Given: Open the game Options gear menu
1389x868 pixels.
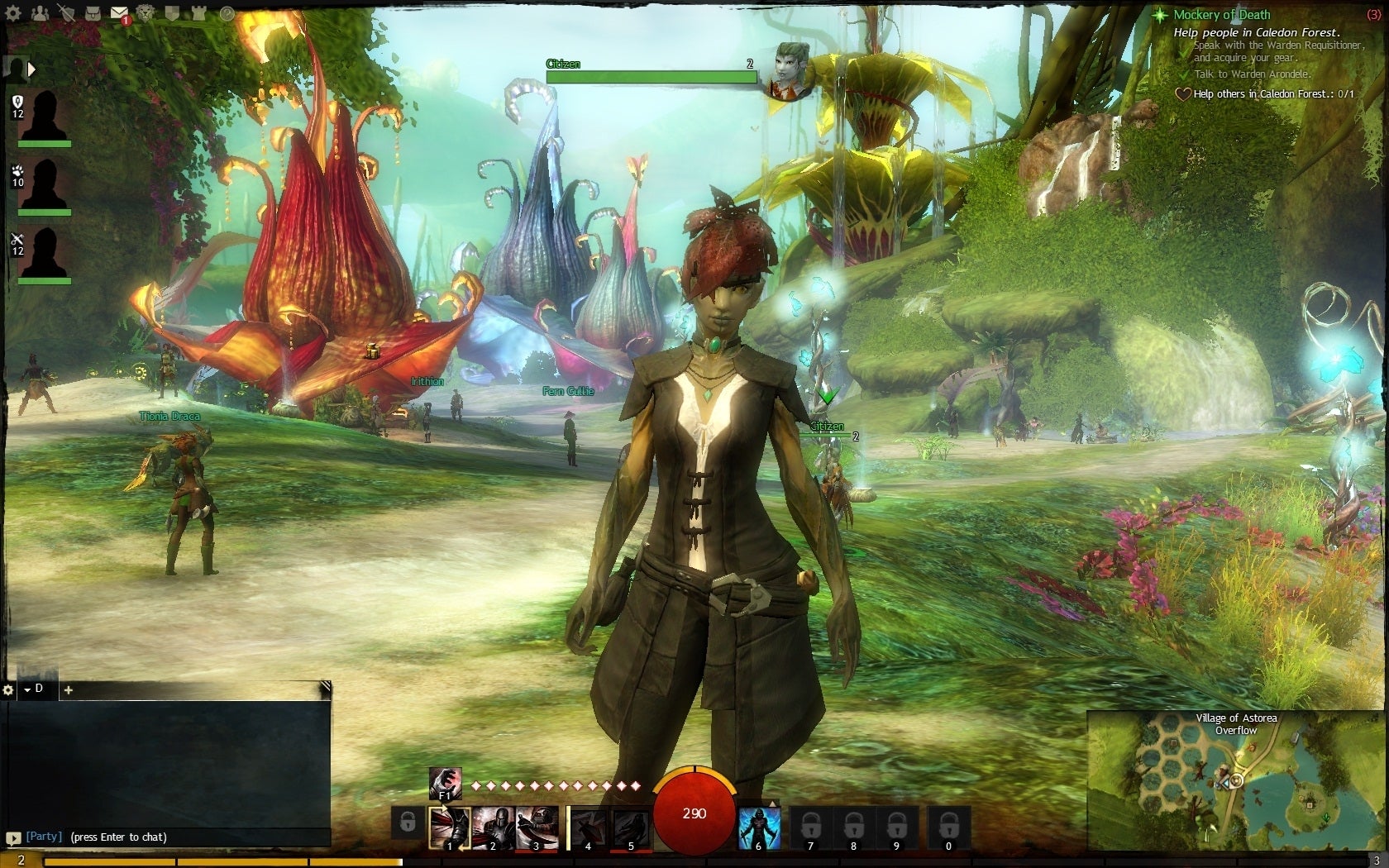Looking at the screenshot, I should click(x=12, y=14).
